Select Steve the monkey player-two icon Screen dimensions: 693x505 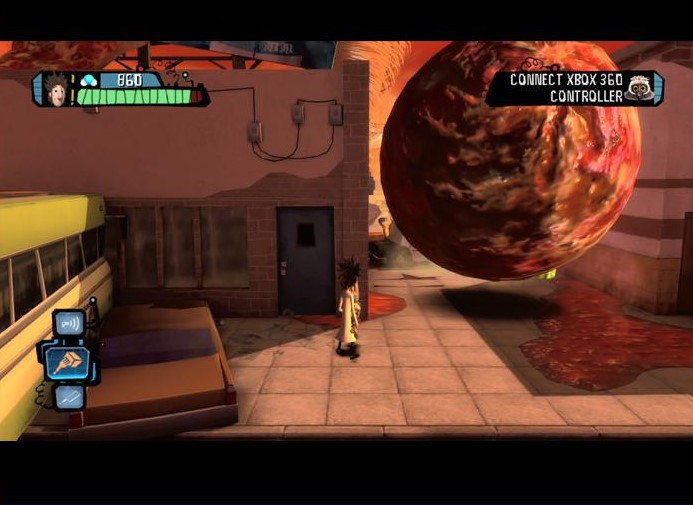coord(639,88)
